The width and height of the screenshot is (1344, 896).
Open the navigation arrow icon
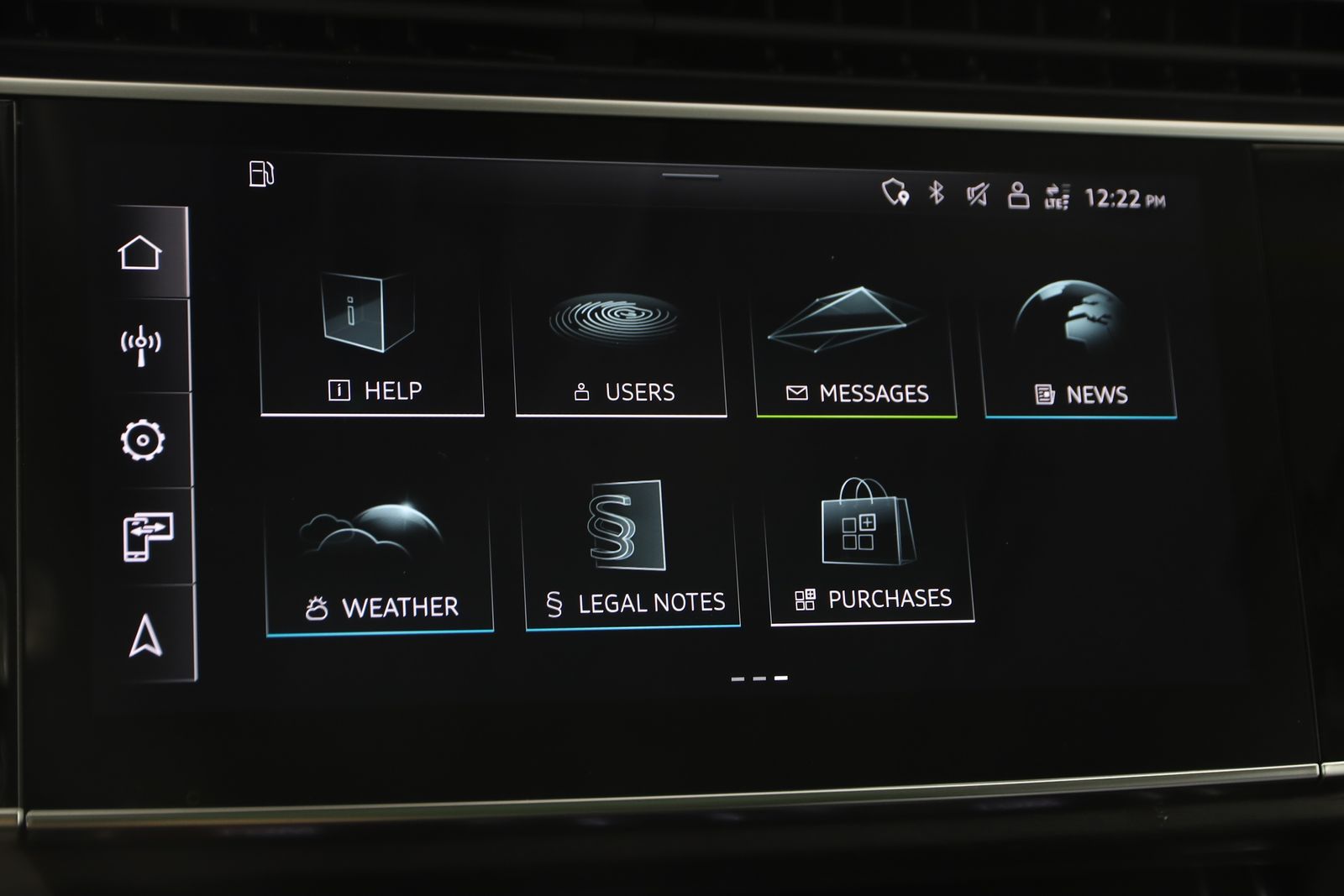point(145,635)
